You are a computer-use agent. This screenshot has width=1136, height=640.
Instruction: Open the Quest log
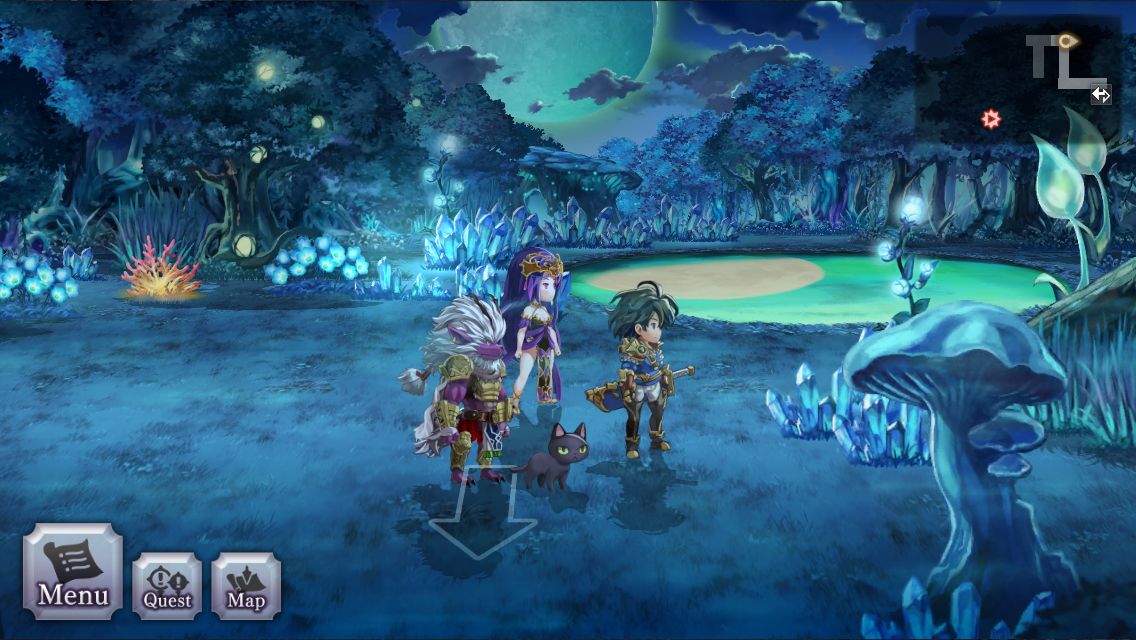[x=167, y=585]
